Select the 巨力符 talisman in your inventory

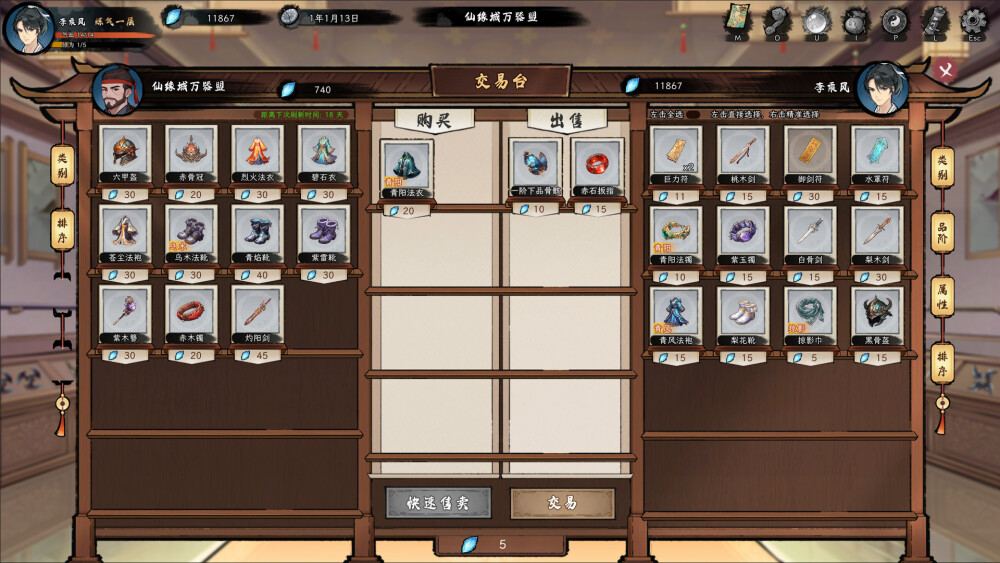[x=677, y=151]
